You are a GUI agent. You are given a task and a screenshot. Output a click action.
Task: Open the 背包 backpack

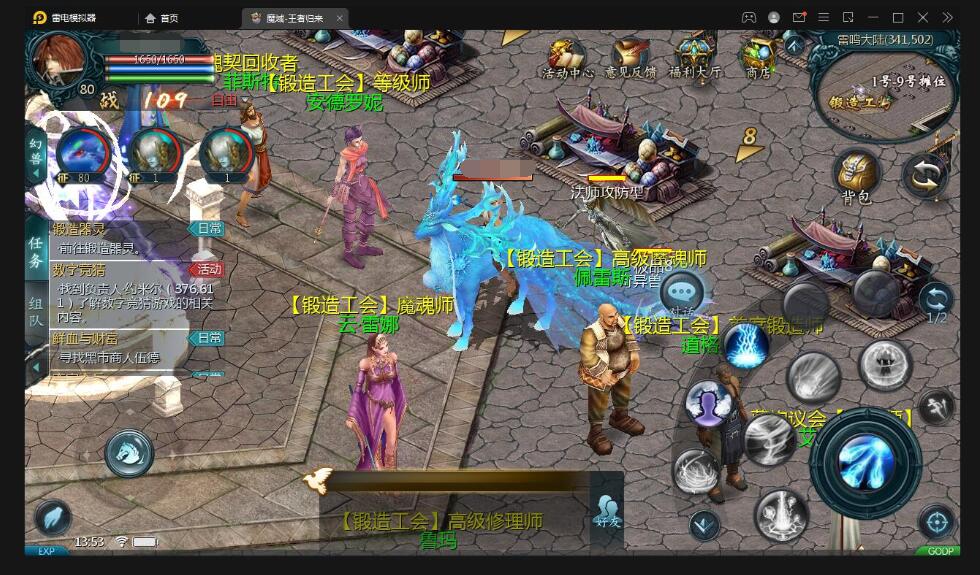point(857,177)
